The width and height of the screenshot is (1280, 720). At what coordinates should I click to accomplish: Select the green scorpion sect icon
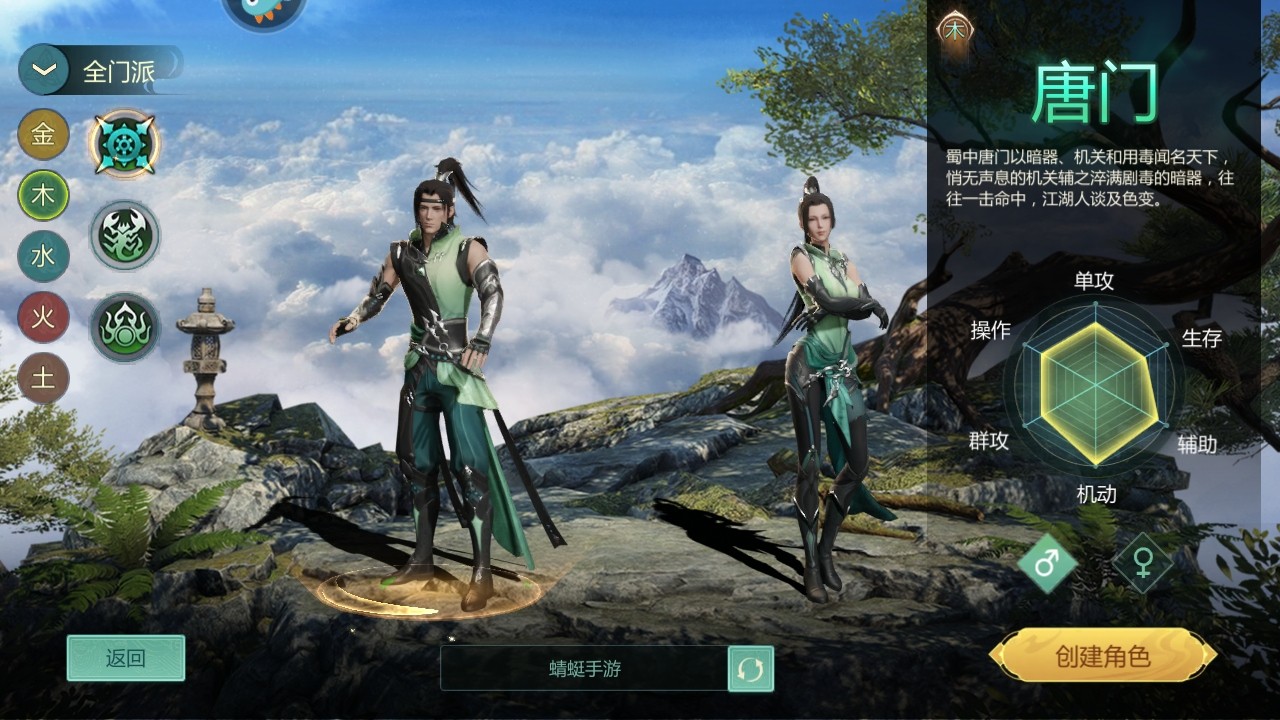pos(124,235)
